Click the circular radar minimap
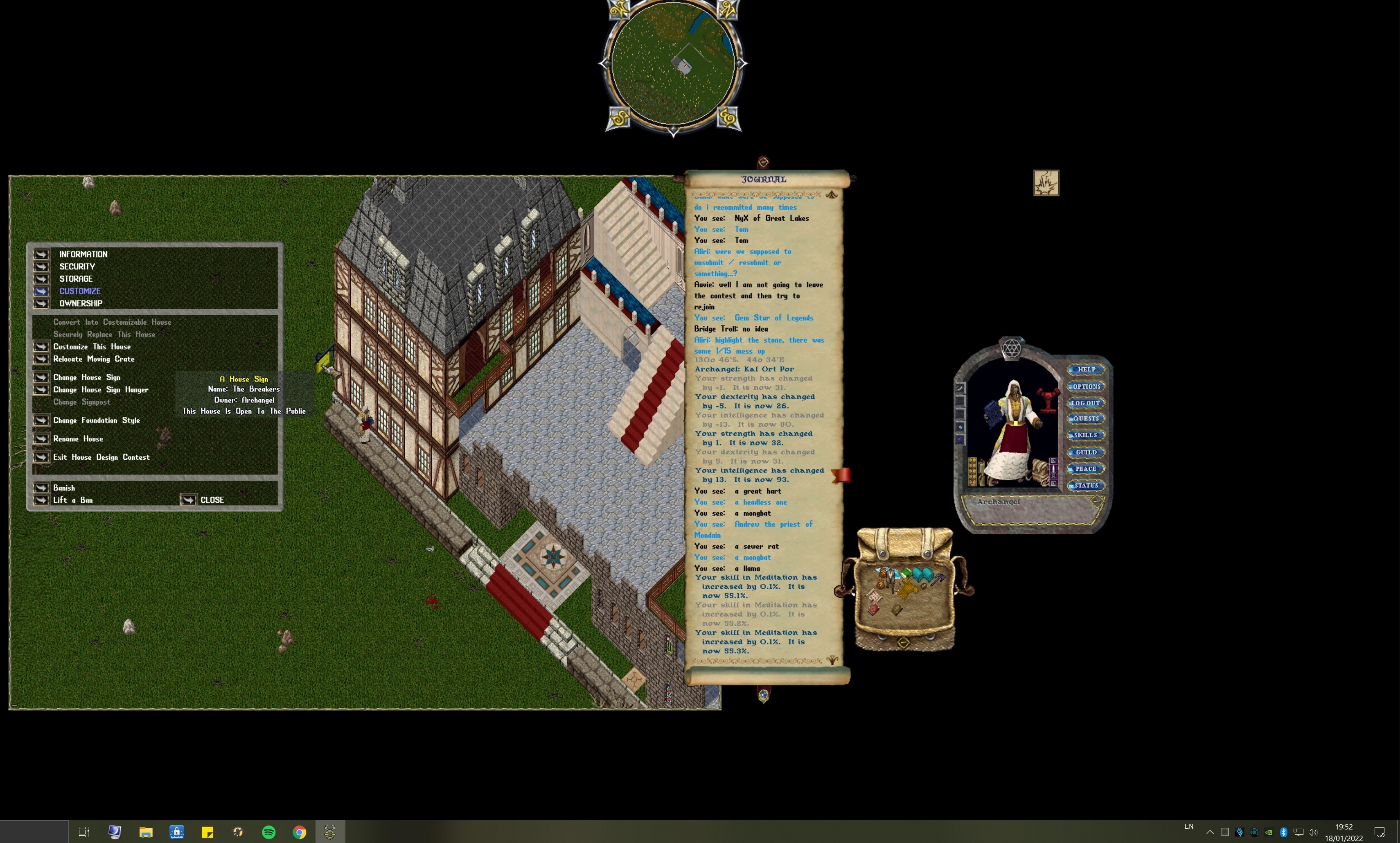This screenshot has width=1400, height=843. (x=673, y=63)
